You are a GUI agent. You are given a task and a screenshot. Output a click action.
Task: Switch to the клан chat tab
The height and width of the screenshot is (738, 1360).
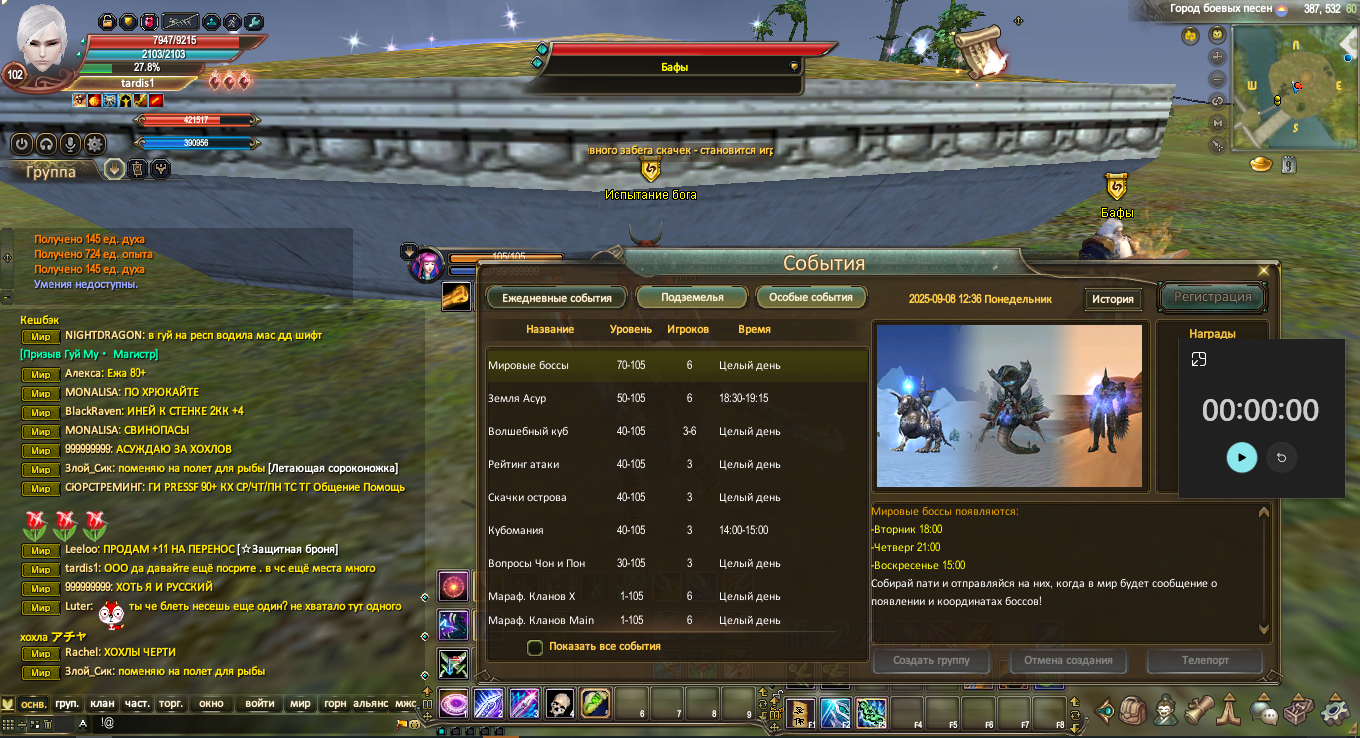pos(102,703)
